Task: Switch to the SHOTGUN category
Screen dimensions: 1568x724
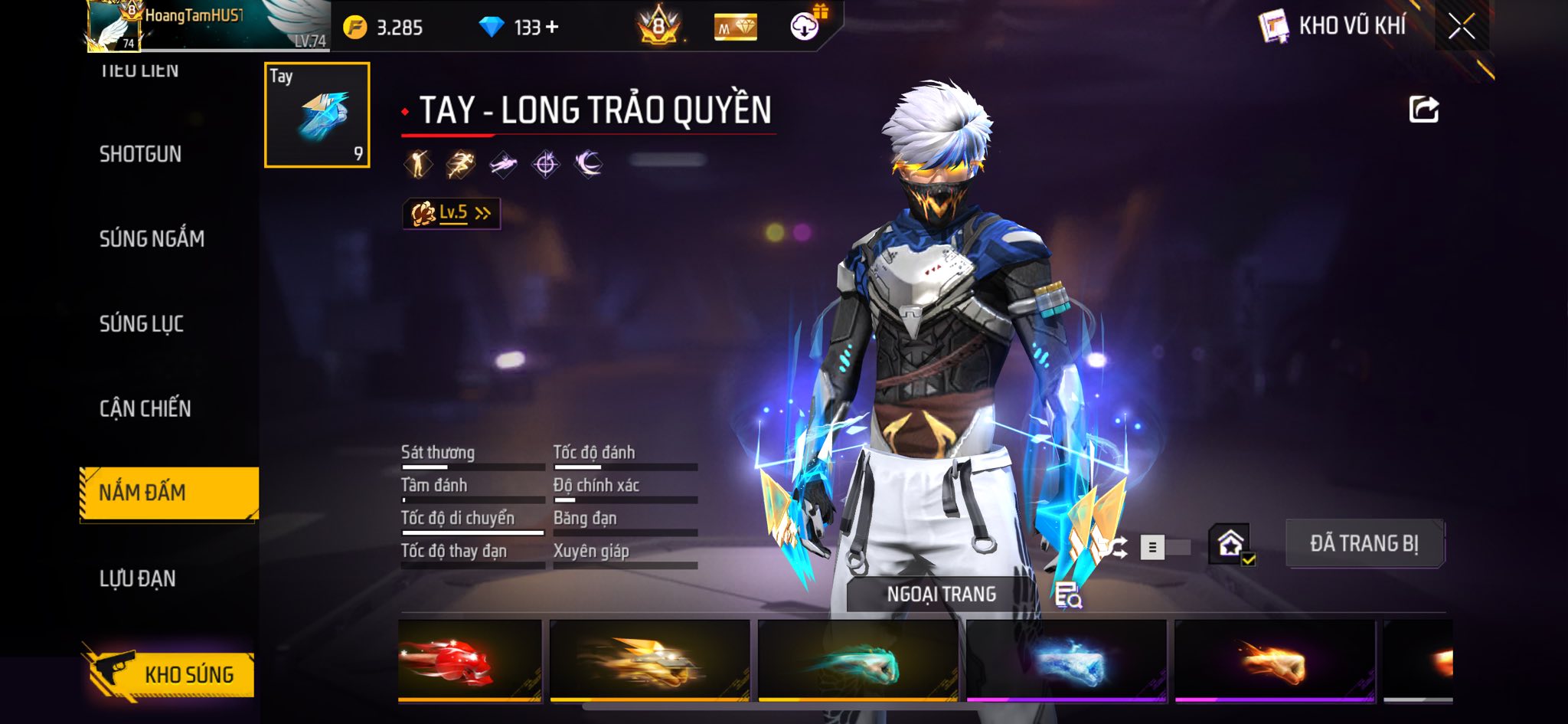Action: coord(141,154)
